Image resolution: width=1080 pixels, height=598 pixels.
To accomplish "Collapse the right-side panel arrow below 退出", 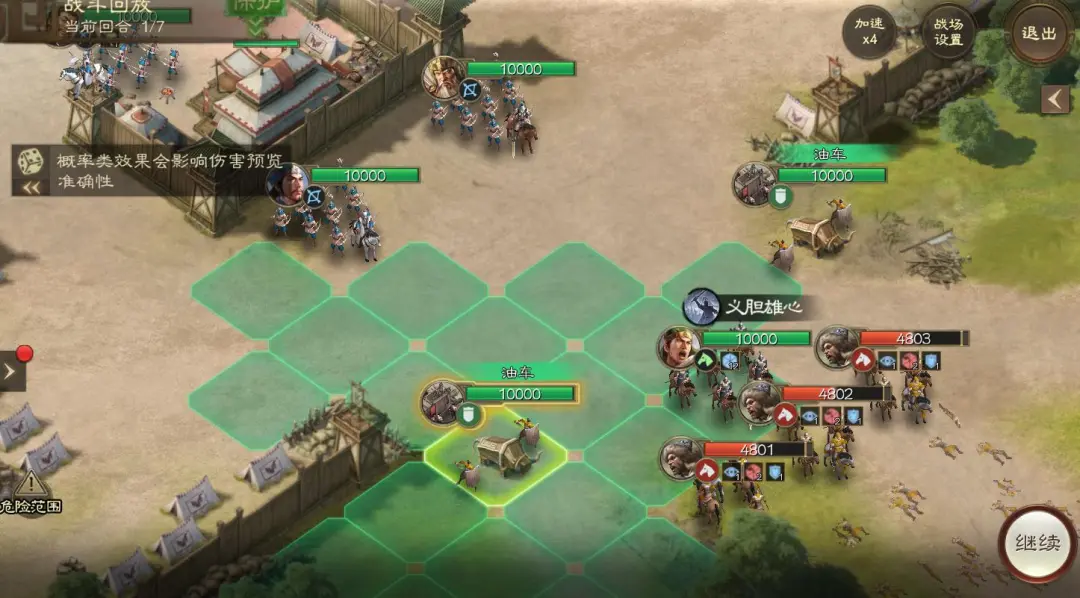I will tap(1055, 99).
